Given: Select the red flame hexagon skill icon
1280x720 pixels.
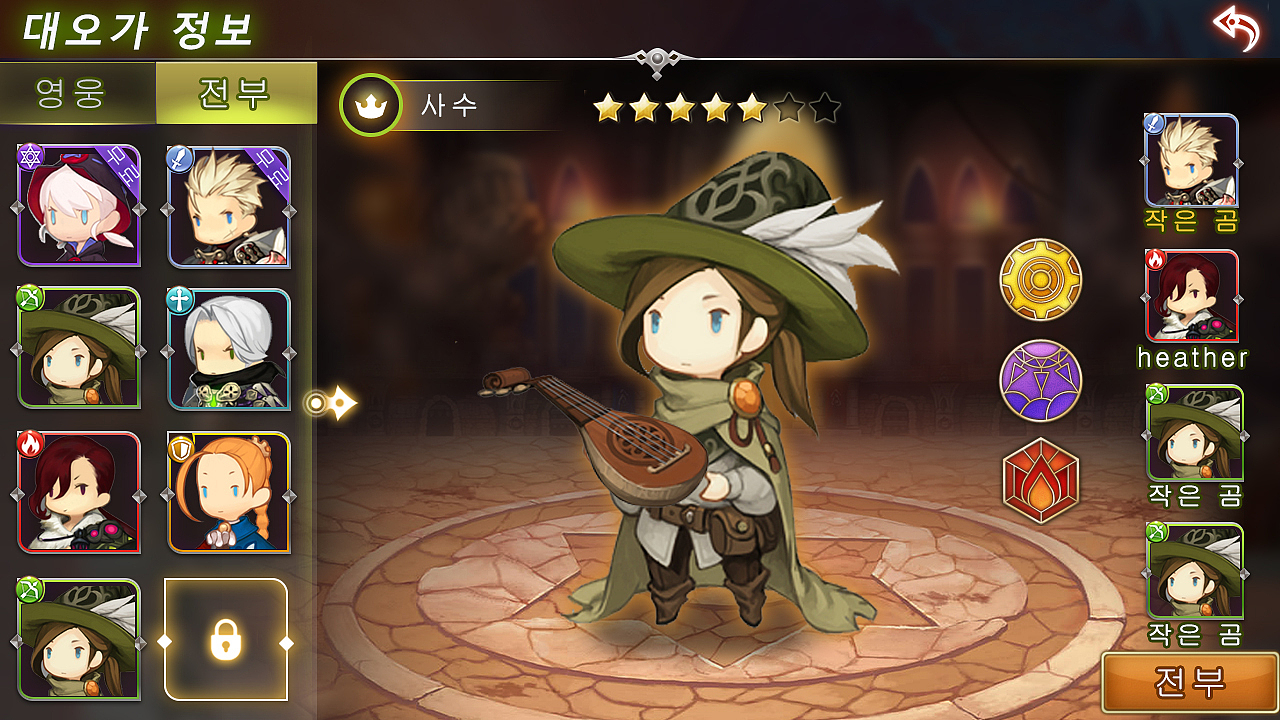Looking at the screenshot, I should 1041,481.
